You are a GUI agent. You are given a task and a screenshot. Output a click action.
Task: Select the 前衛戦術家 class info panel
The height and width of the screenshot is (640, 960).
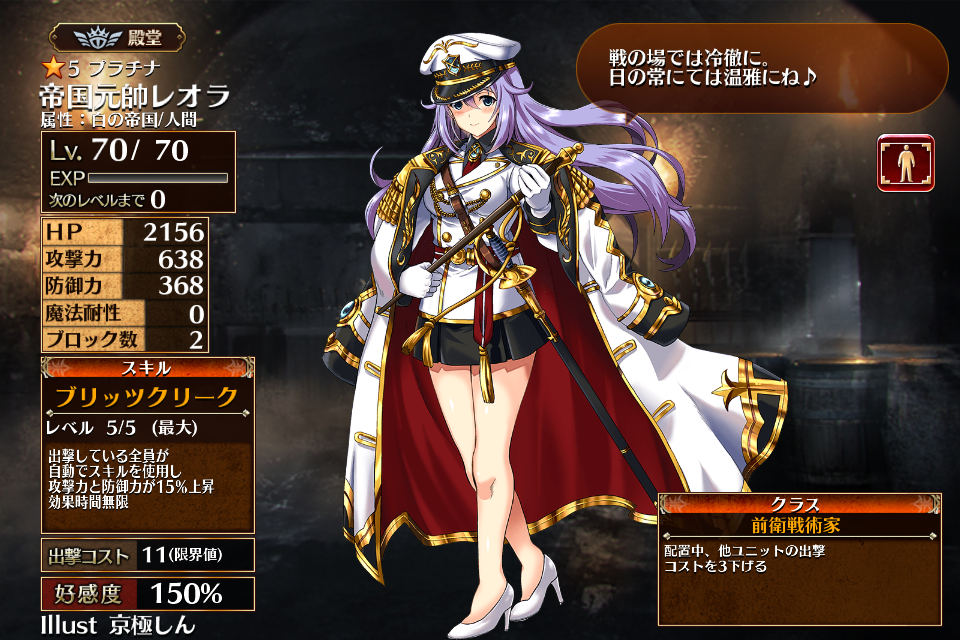click(799, 524)
